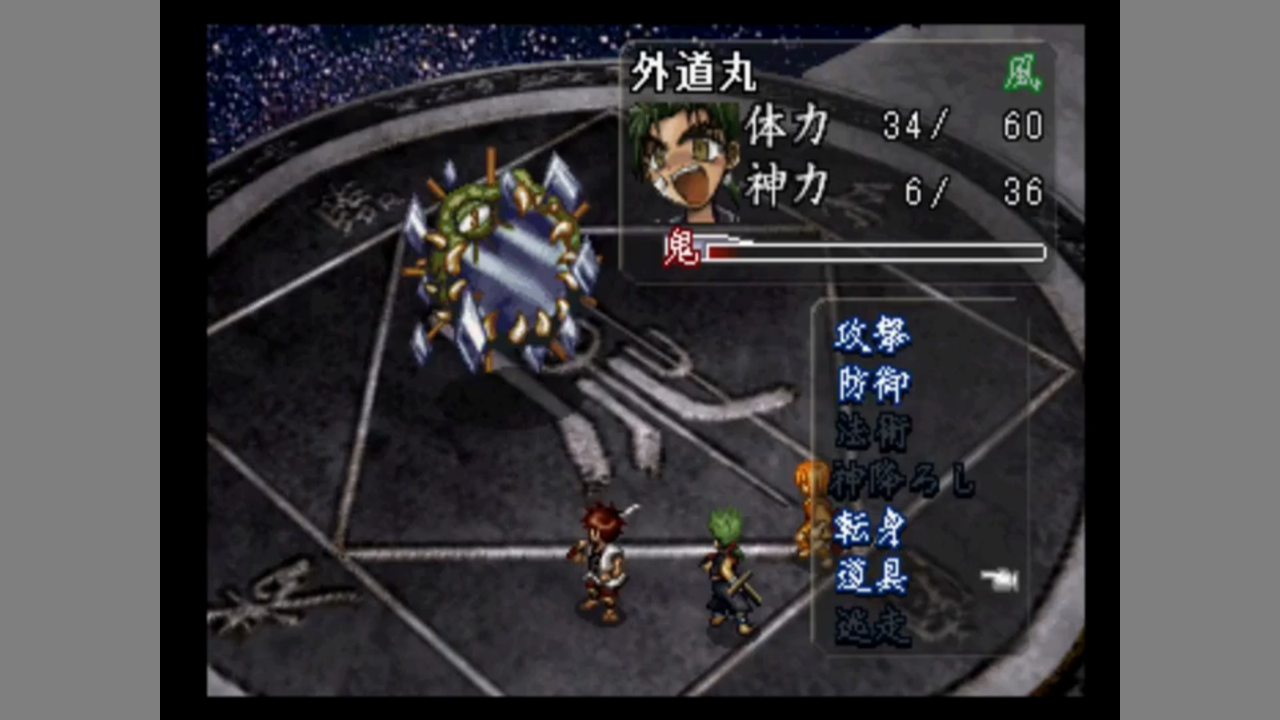
Task: Choose 逃走 to flee battle
Action: click(x=872, y=626)
